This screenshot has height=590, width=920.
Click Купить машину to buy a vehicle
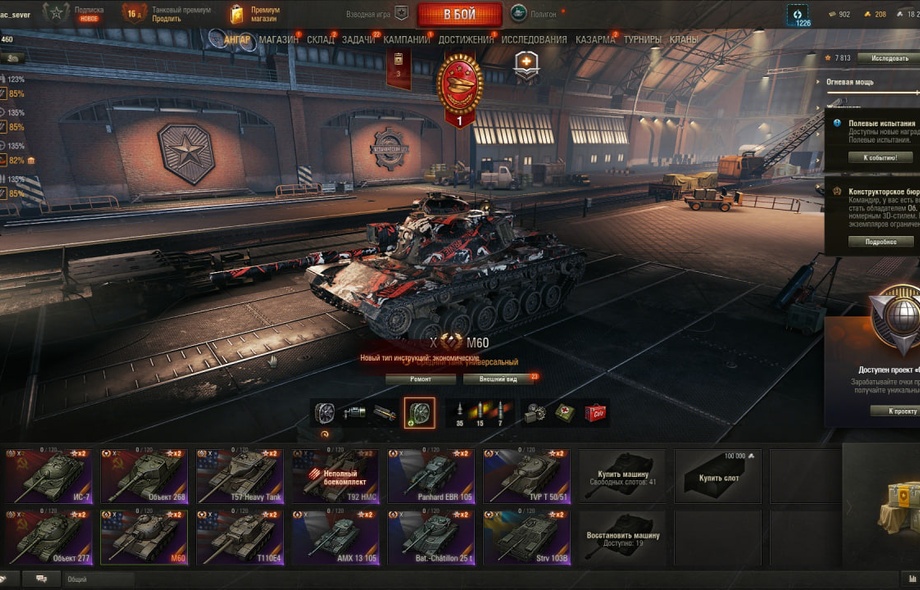(623, 475)
